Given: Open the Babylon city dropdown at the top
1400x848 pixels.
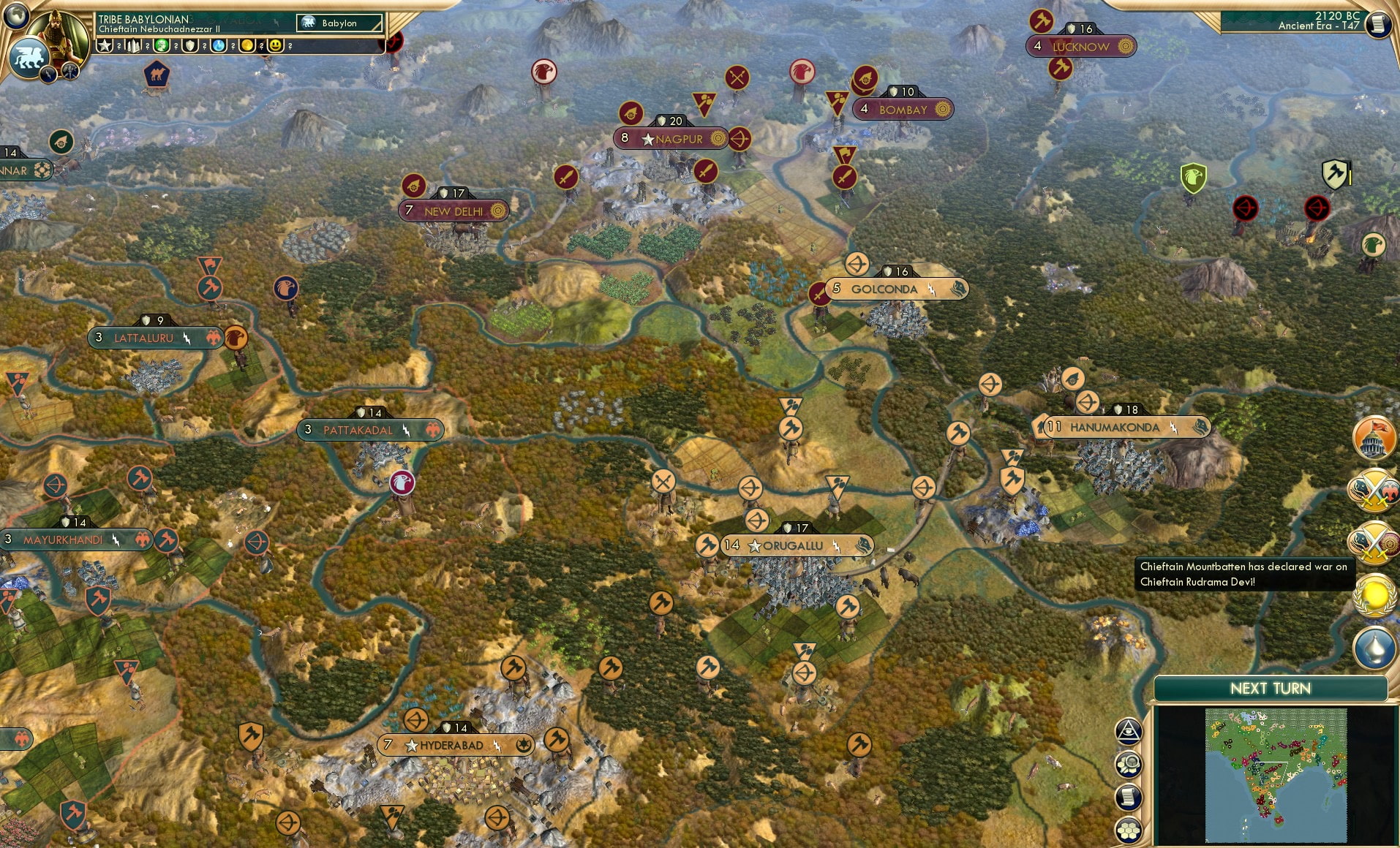Looking at the screenshot, I should 339,23.
